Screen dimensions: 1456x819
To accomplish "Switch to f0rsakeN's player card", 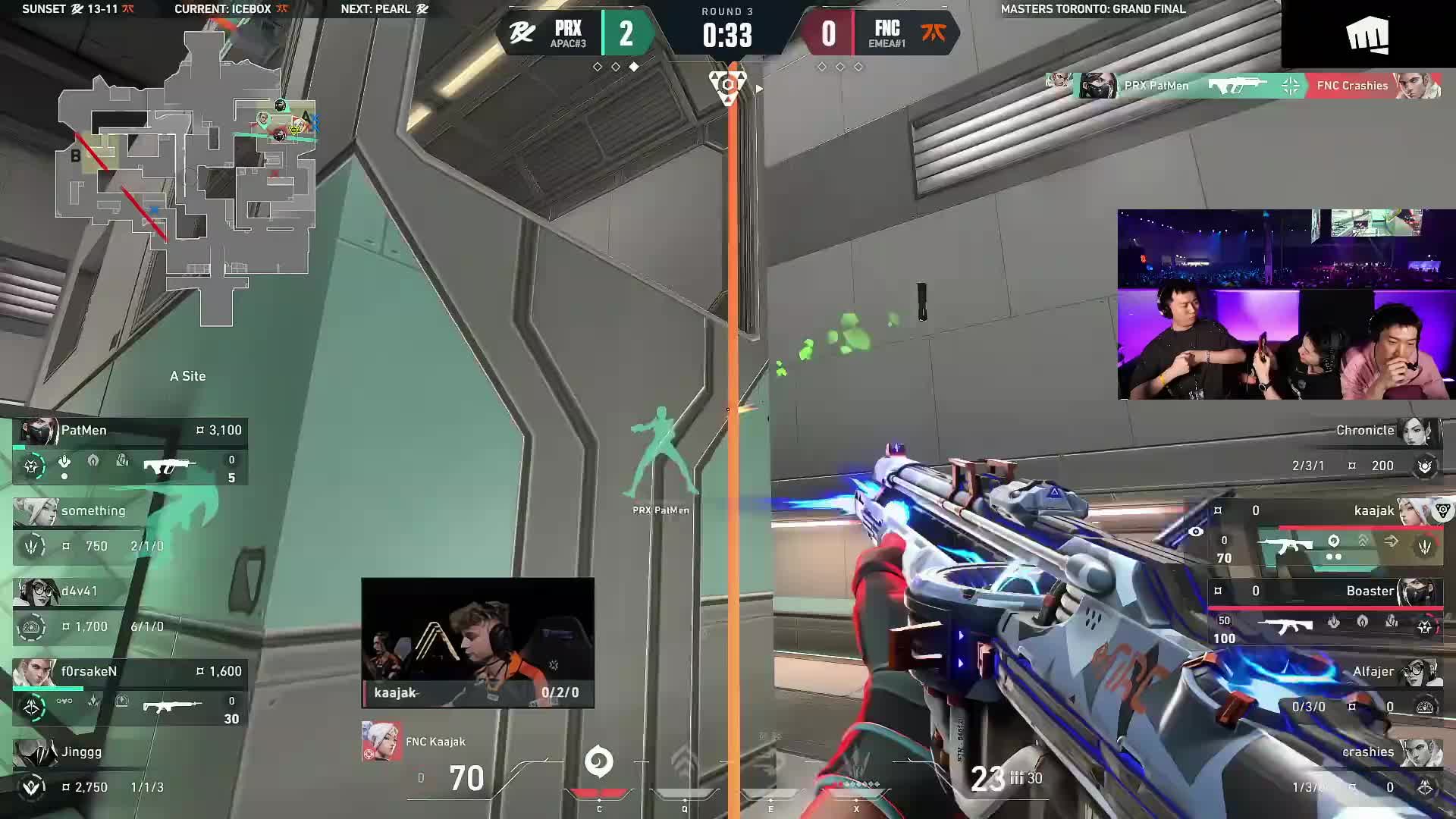I will 130,691.
